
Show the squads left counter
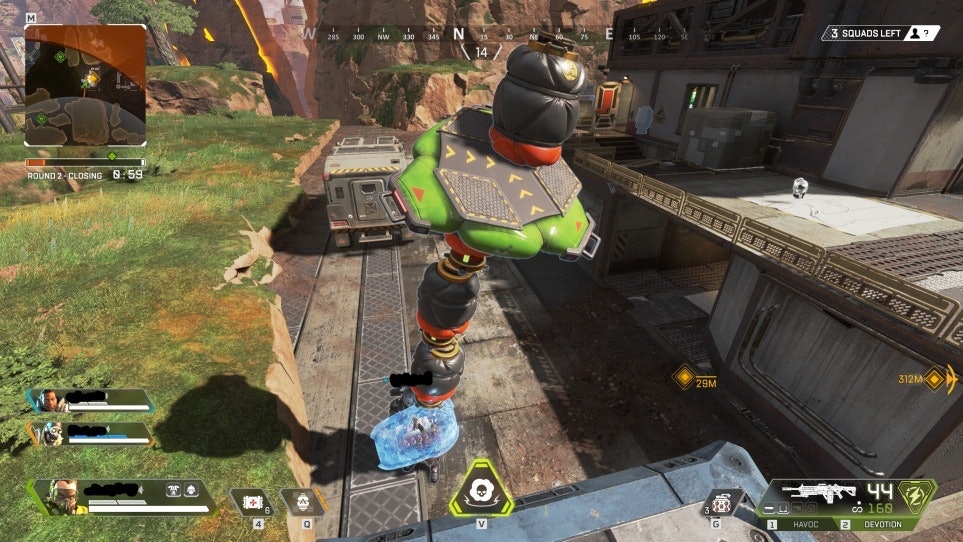click(x=880, y=33)
